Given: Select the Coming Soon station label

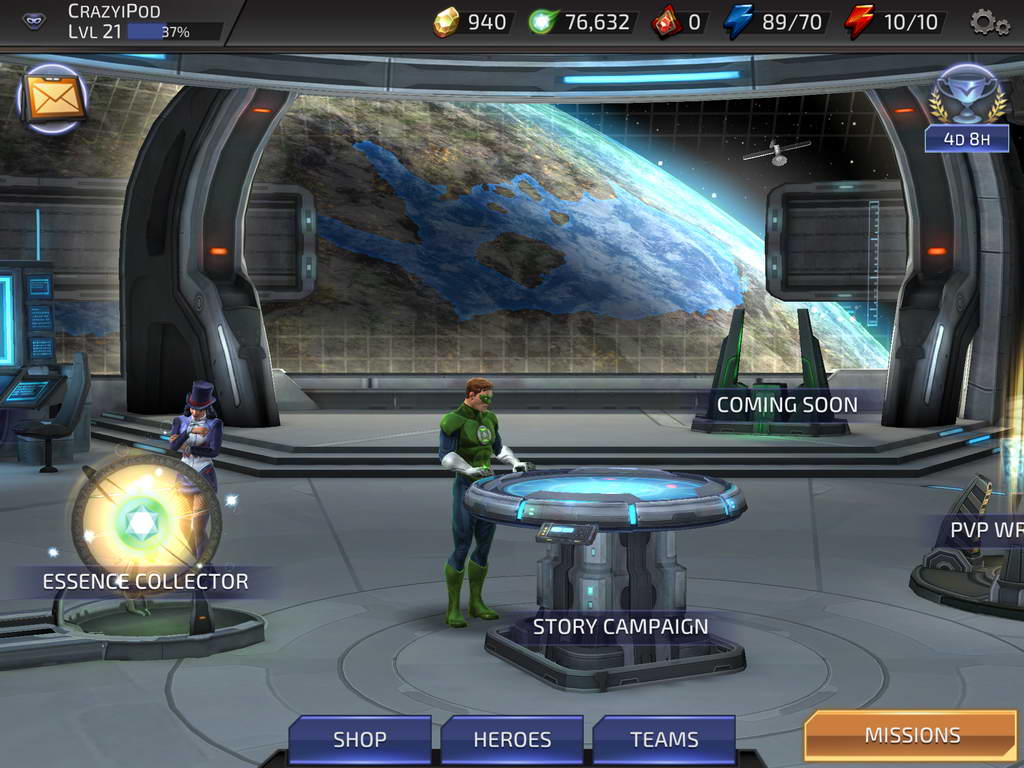Looking at the screenshot, I should coord(787,405).
